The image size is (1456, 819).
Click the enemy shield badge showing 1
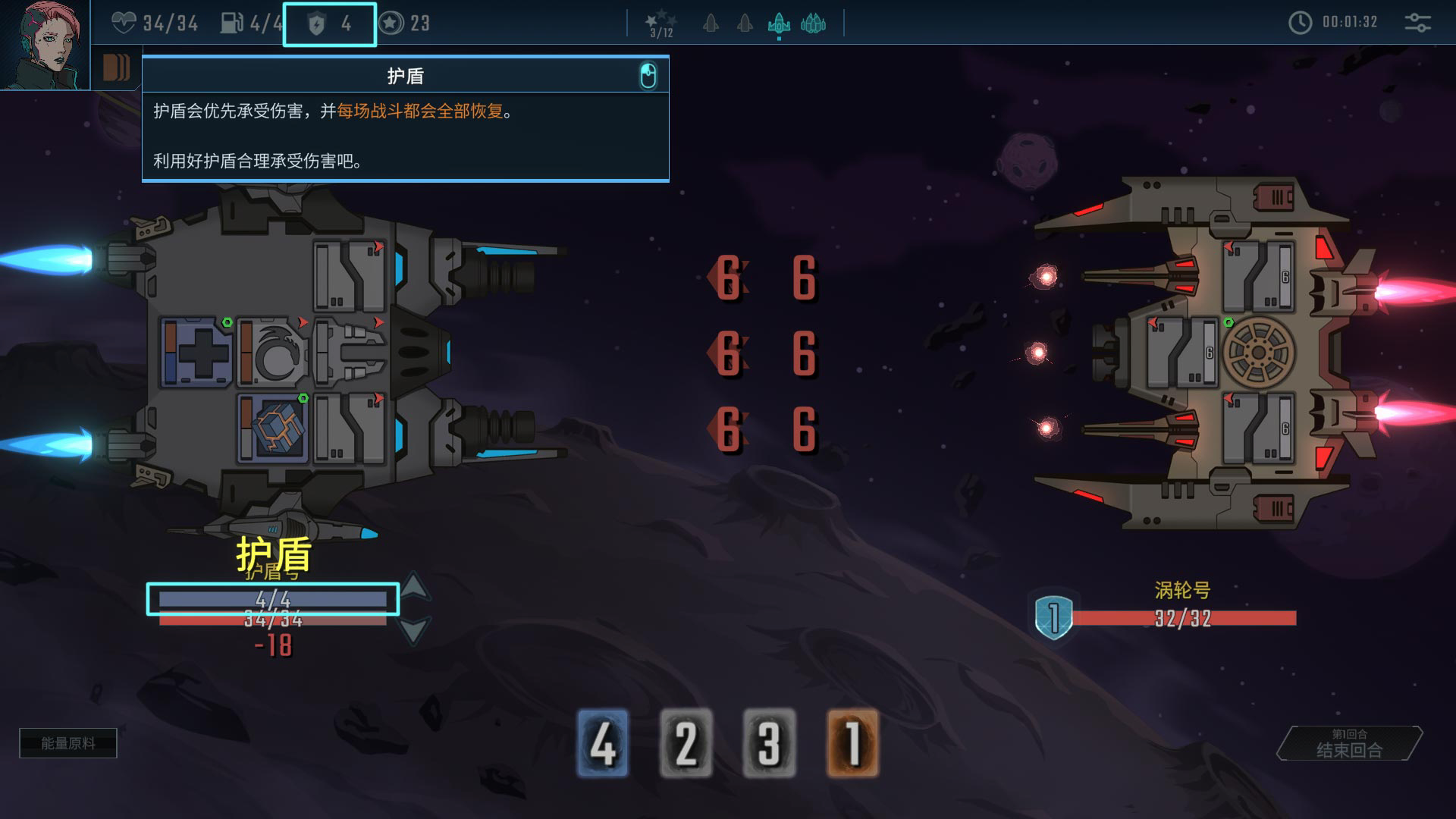click(1053, 617)
